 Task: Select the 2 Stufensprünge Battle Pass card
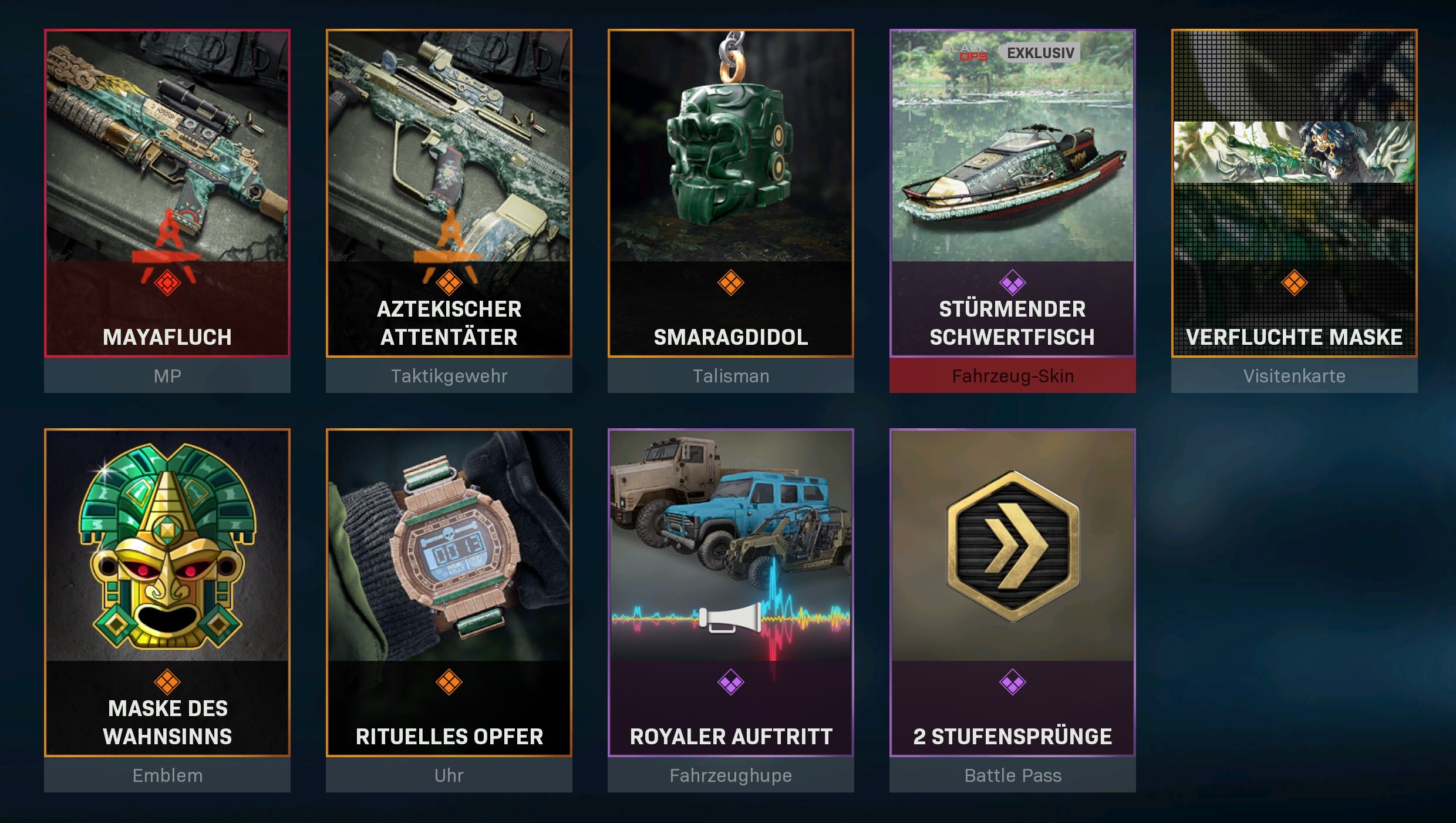[x=1013, y=593]
